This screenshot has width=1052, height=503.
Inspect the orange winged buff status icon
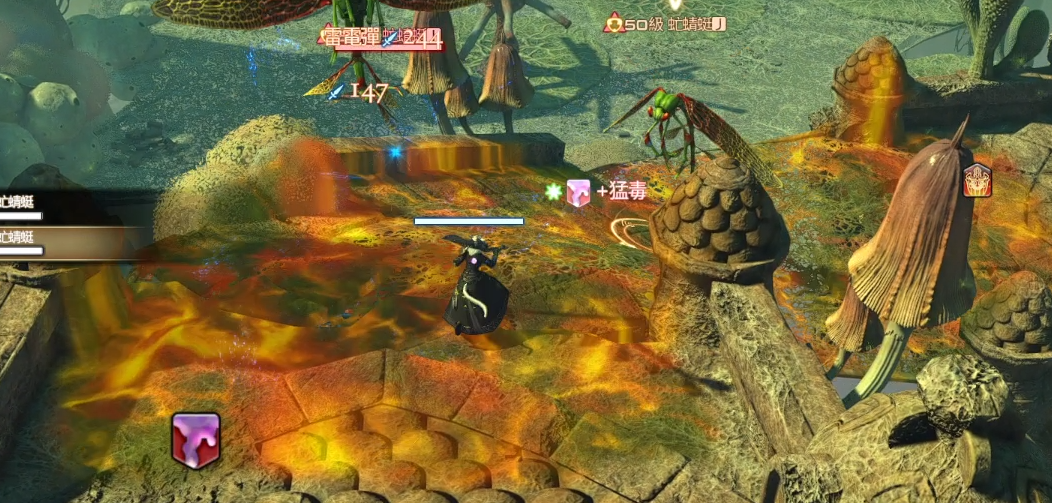(976, 181)
